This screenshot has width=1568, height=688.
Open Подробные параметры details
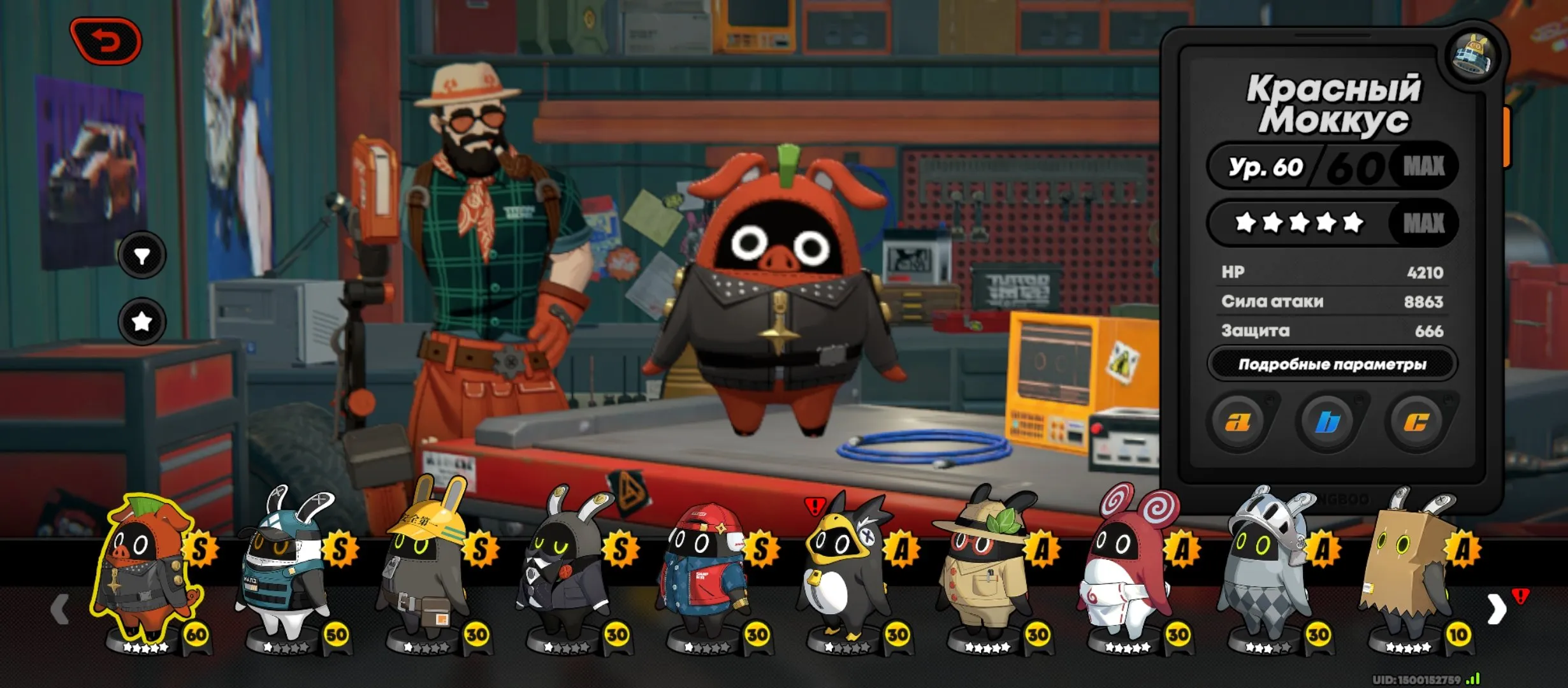click(x=1332, y=364)
